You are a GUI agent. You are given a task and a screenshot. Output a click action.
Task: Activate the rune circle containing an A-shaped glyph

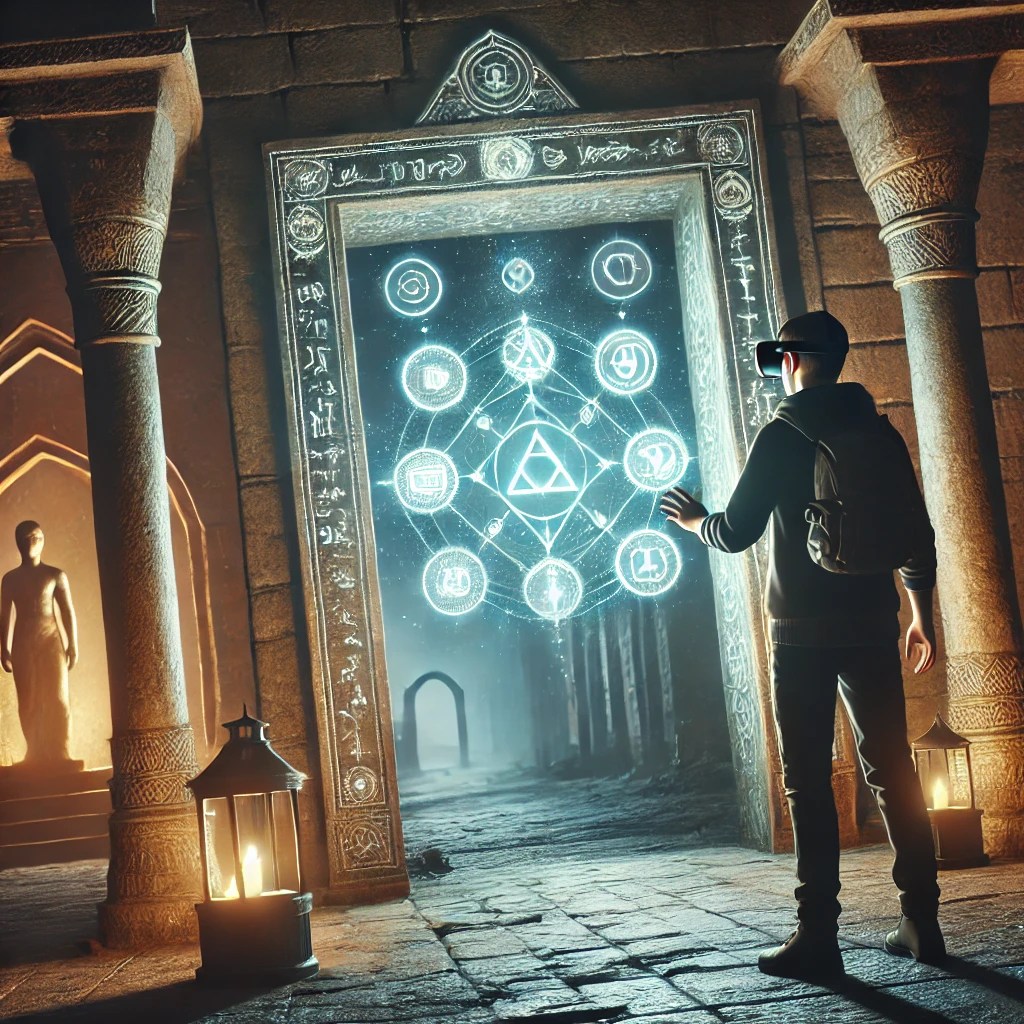[528, 353]
